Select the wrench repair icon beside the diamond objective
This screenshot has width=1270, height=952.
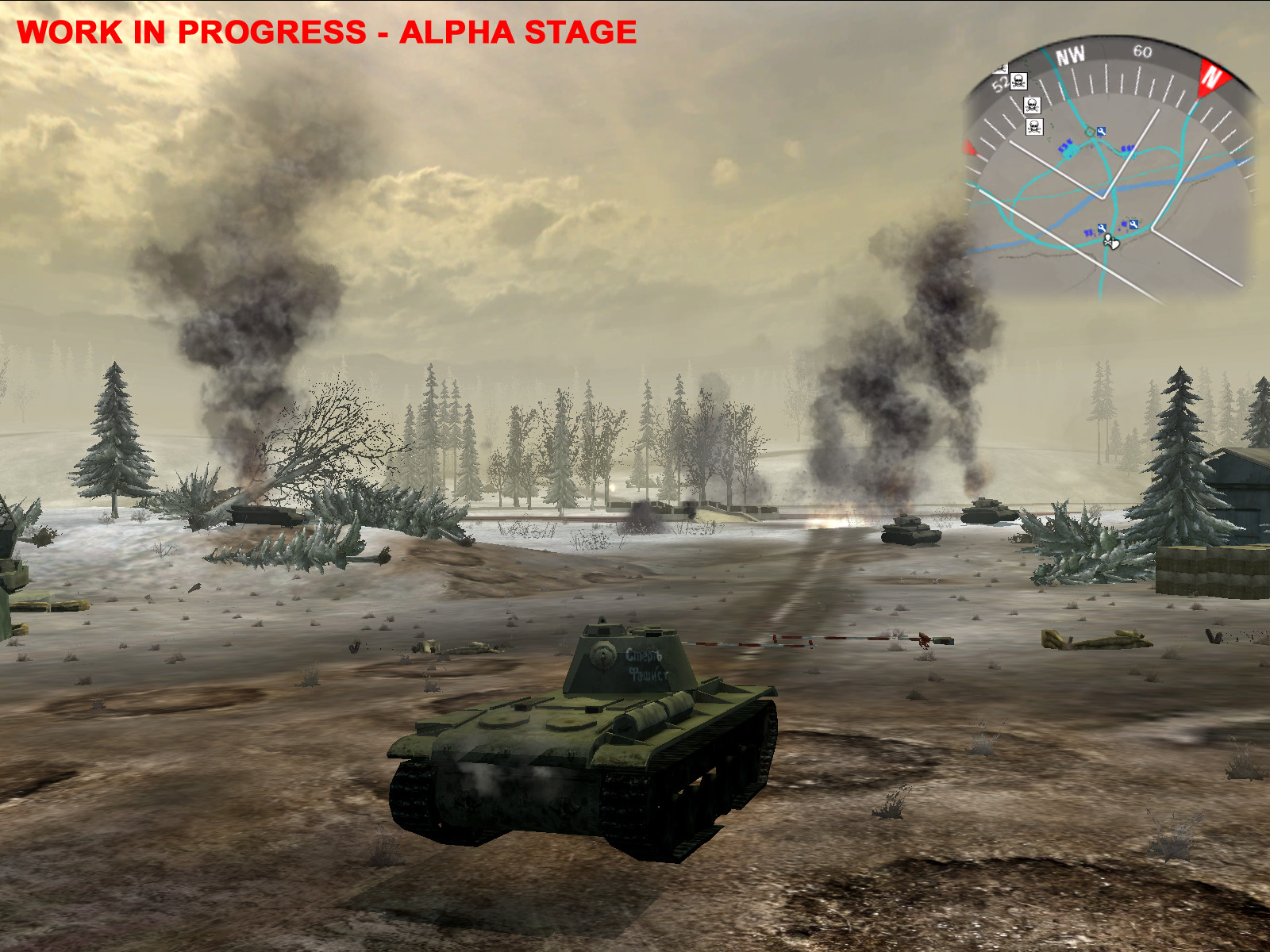[1102, 130]
